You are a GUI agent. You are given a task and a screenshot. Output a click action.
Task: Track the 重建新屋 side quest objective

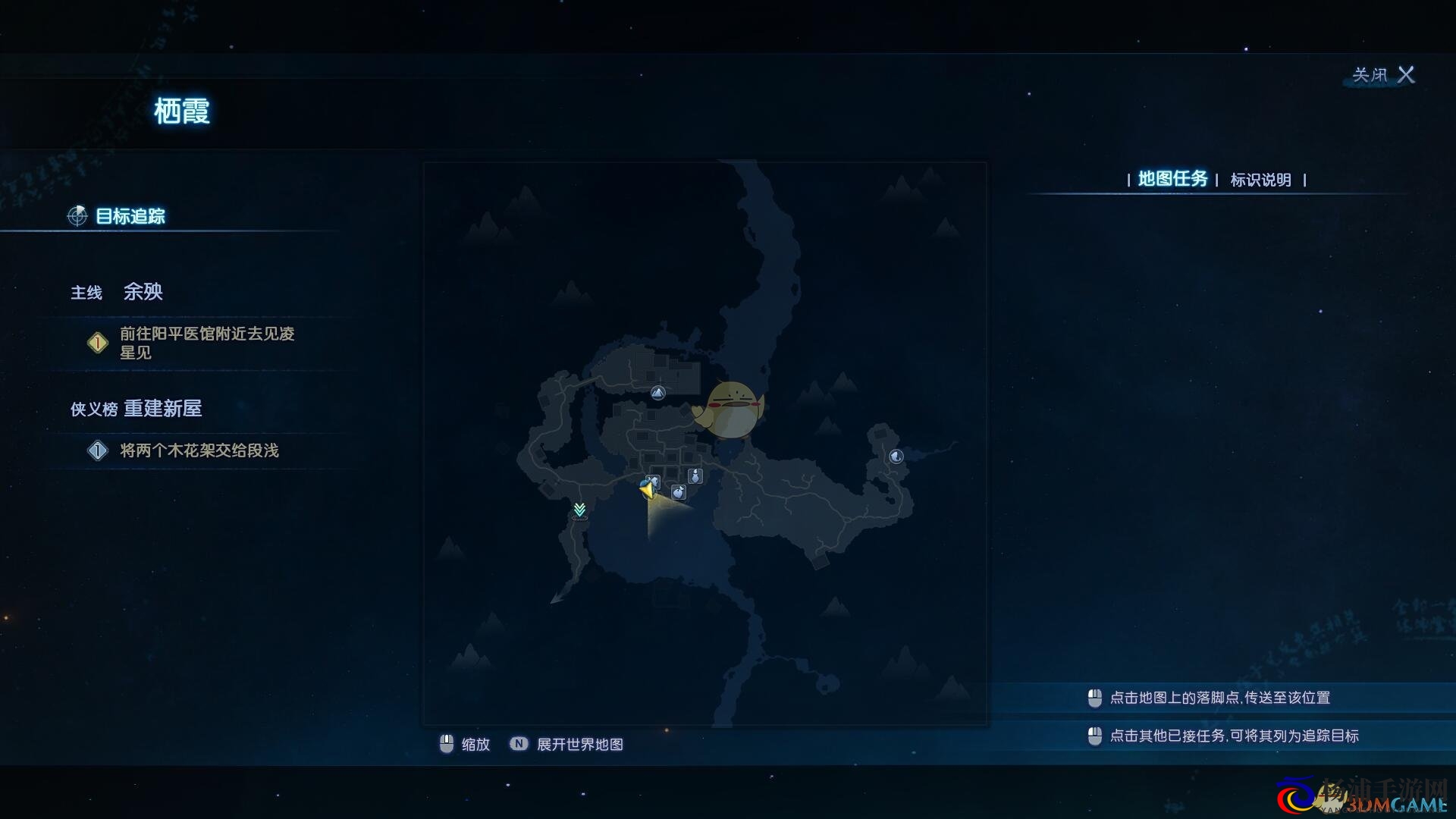tap(199, 450)
